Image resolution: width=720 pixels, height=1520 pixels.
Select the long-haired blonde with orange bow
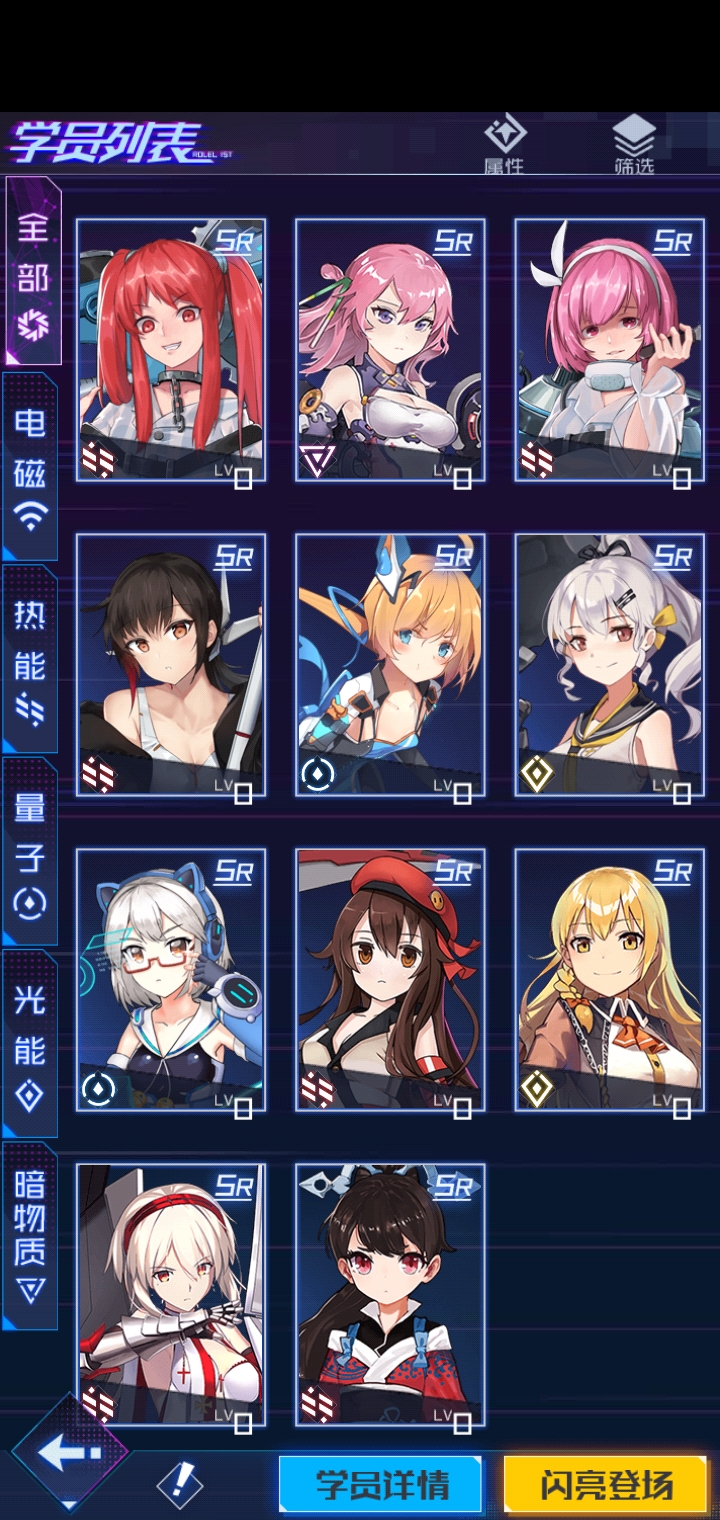pyautogui.click(x=609, y=980)
